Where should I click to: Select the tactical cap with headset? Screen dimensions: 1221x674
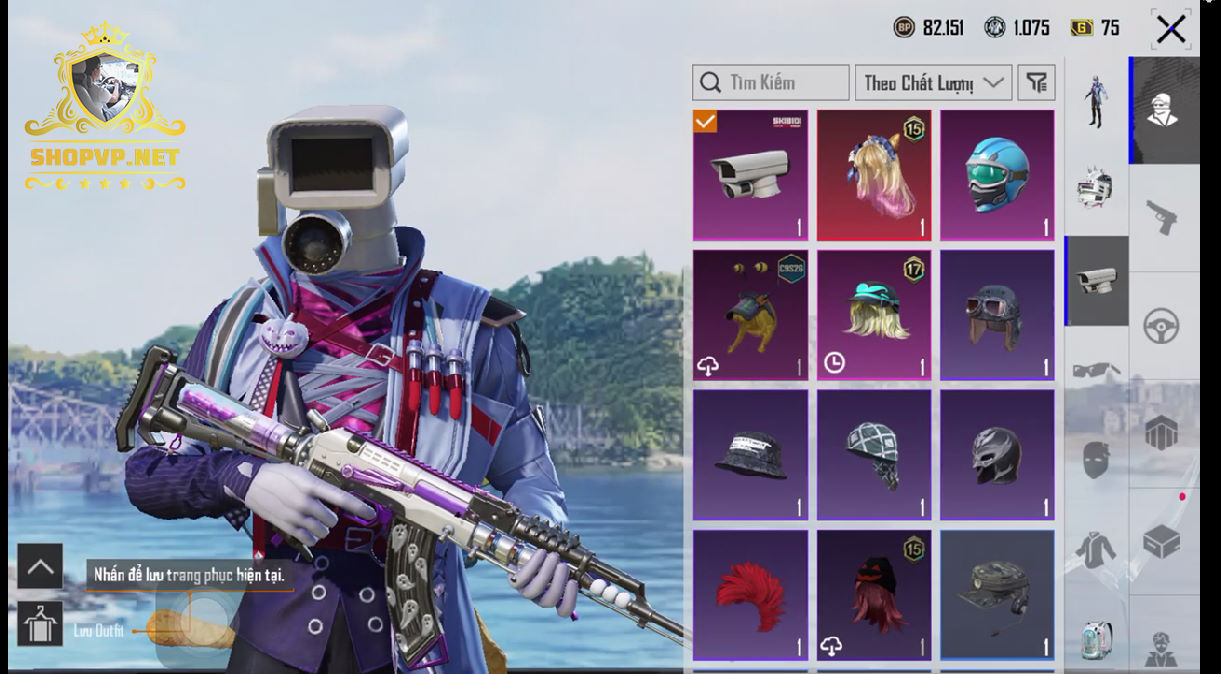pyautogui.click(x=997, y=595)
